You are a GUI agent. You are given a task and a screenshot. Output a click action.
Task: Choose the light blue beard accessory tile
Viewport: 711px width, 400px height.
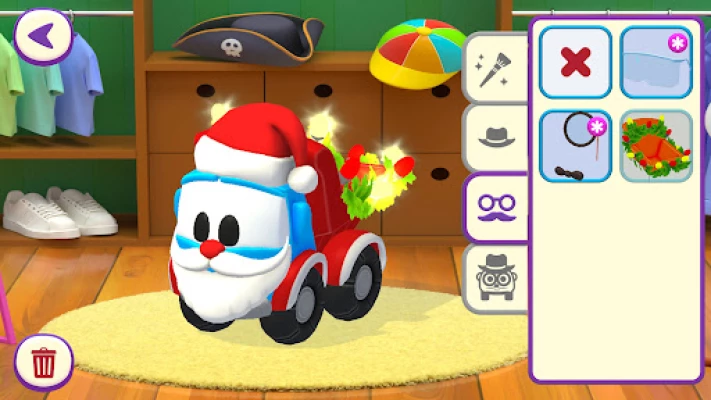(x=655, y=62)
